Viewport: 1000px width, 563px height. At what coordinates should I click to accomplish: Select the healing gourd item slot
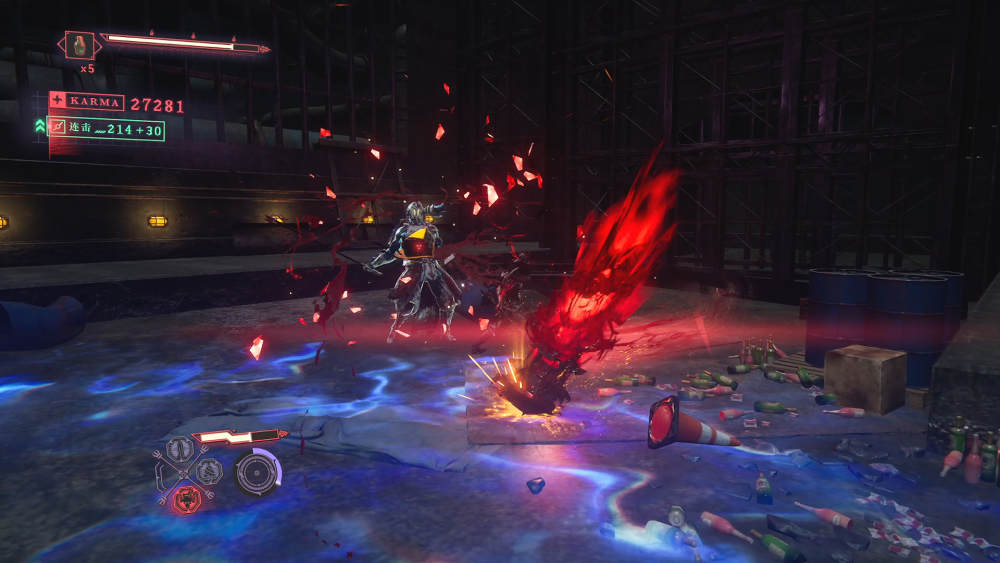(x=80, y=45)
